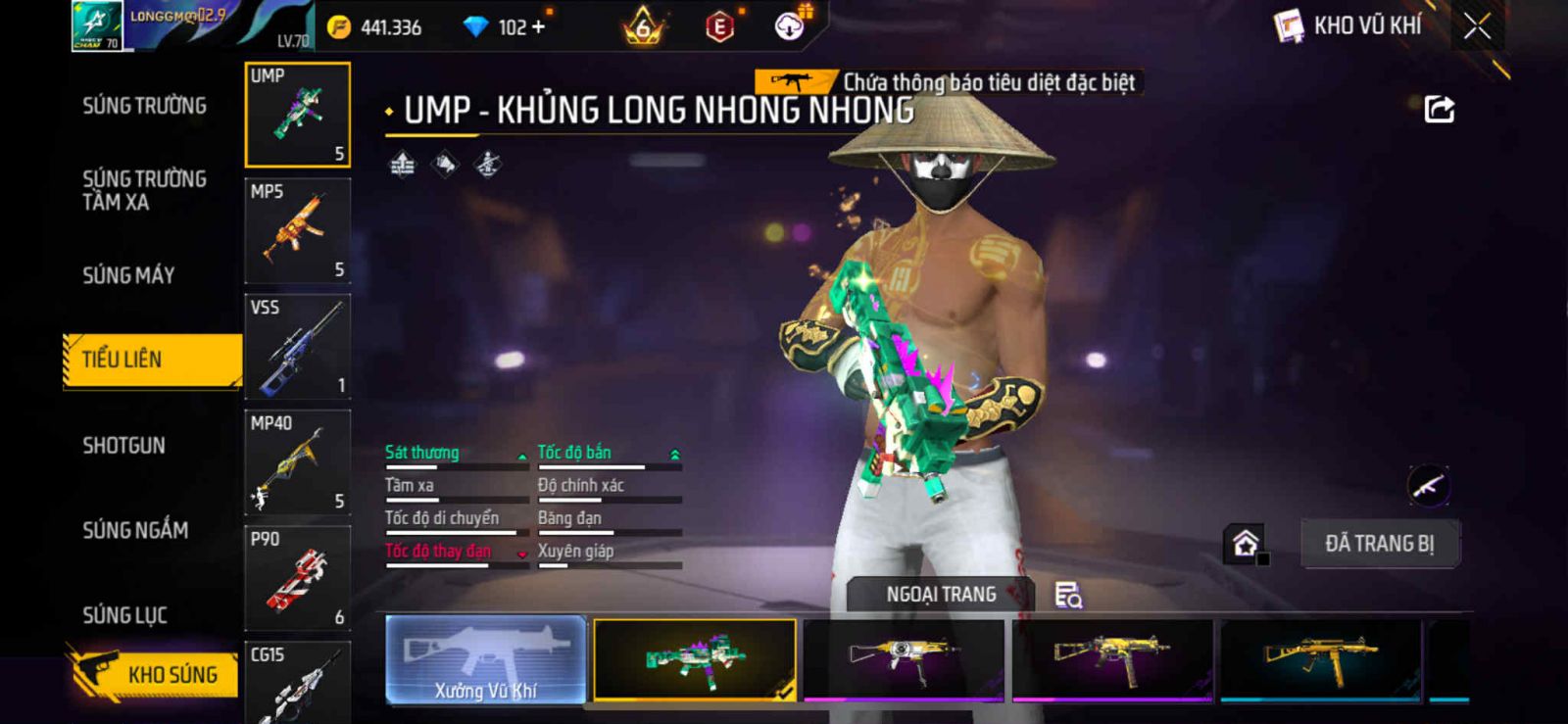Share the weapon skin via share icon
This screenshot has width=1568, height=724.
tap(1439, 109)
